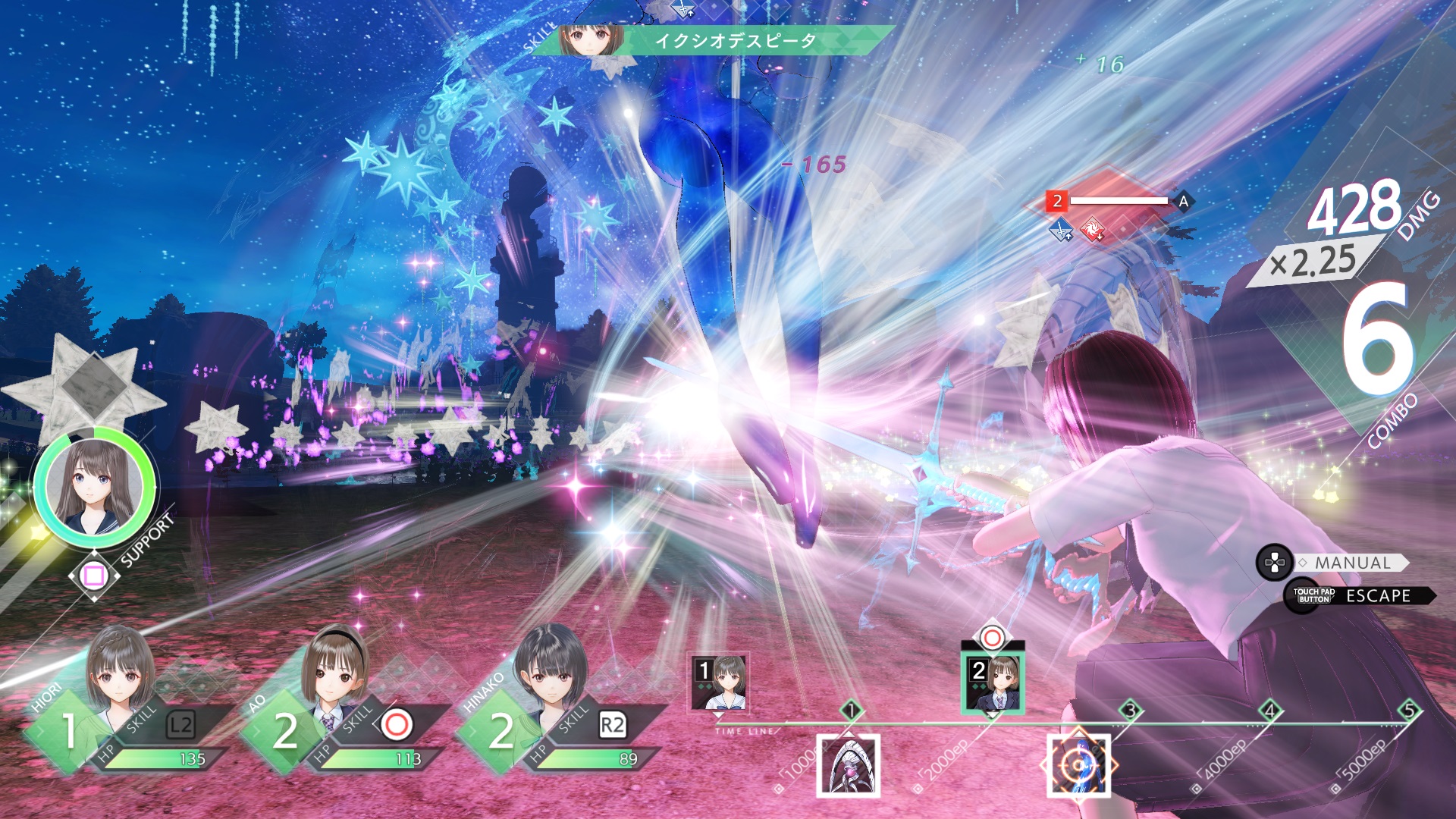The height and width of the screenshot is (819, 1456).
Task: Toggle the MANUAL battle mode label
Action: point(1353,563)
